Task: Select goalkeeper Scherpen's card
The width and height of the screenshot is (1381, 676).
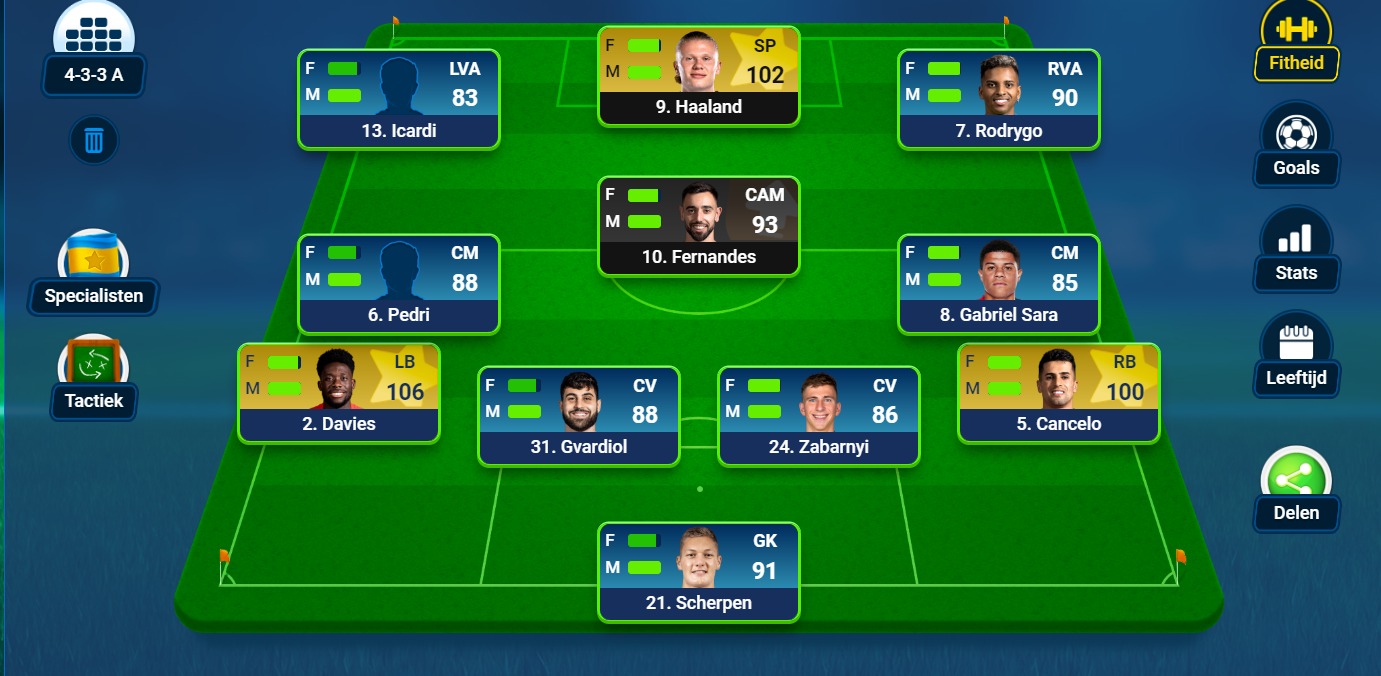Action: coord(698,572)
